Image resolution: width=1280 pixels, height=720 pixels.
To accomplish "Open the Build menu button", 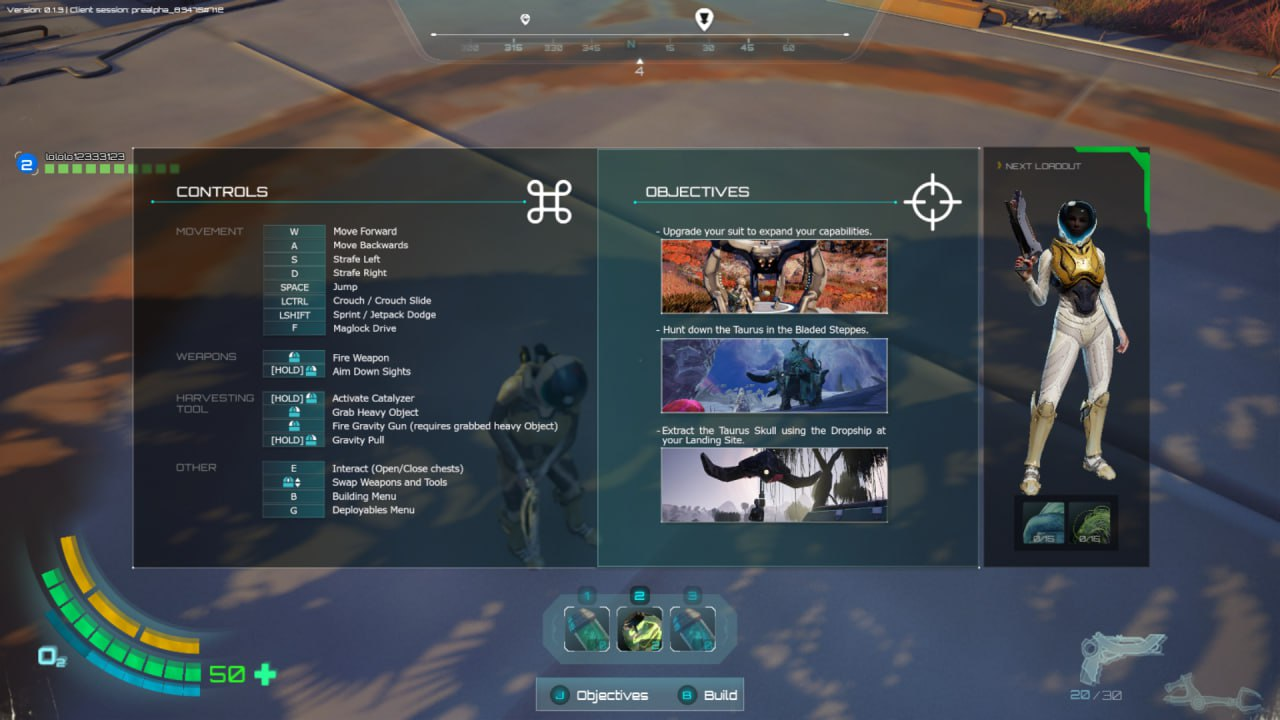I will tap(709, 695).
